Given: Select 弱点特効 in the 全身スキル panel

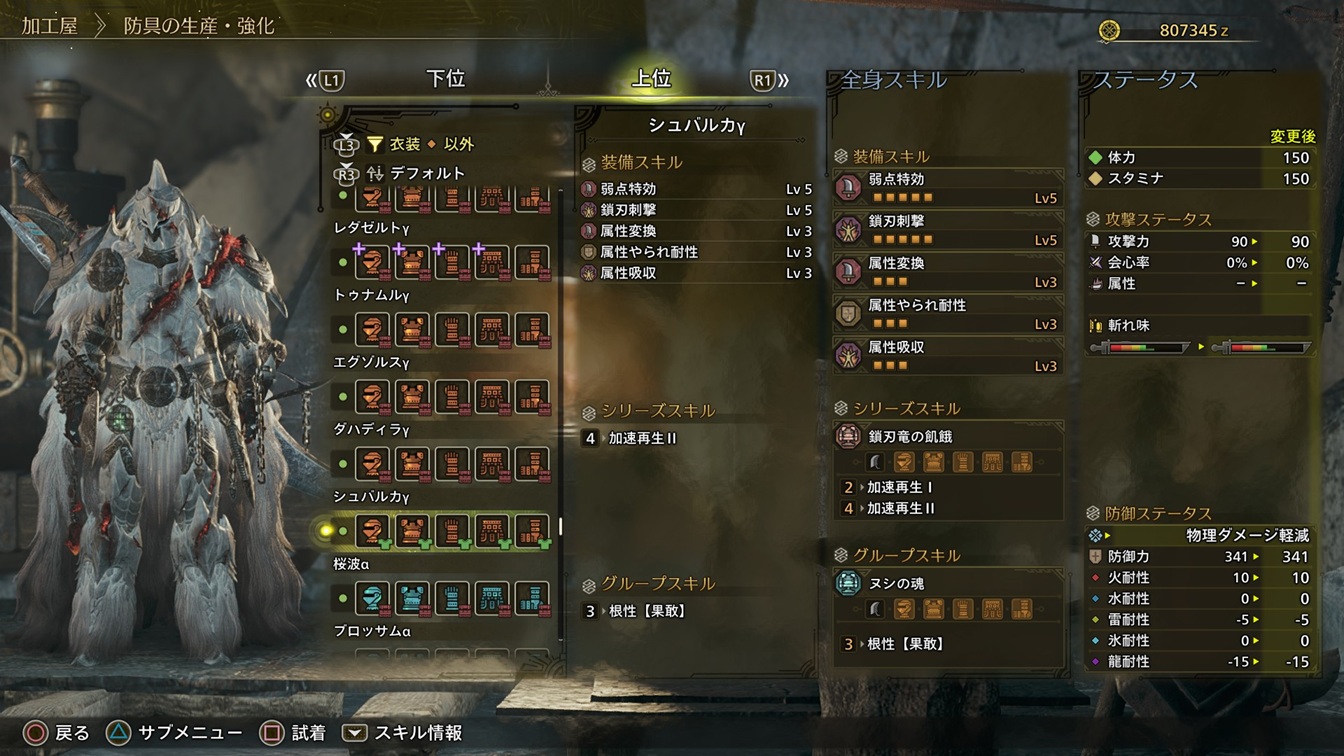Looking at the screenshot, I should 947,188.
